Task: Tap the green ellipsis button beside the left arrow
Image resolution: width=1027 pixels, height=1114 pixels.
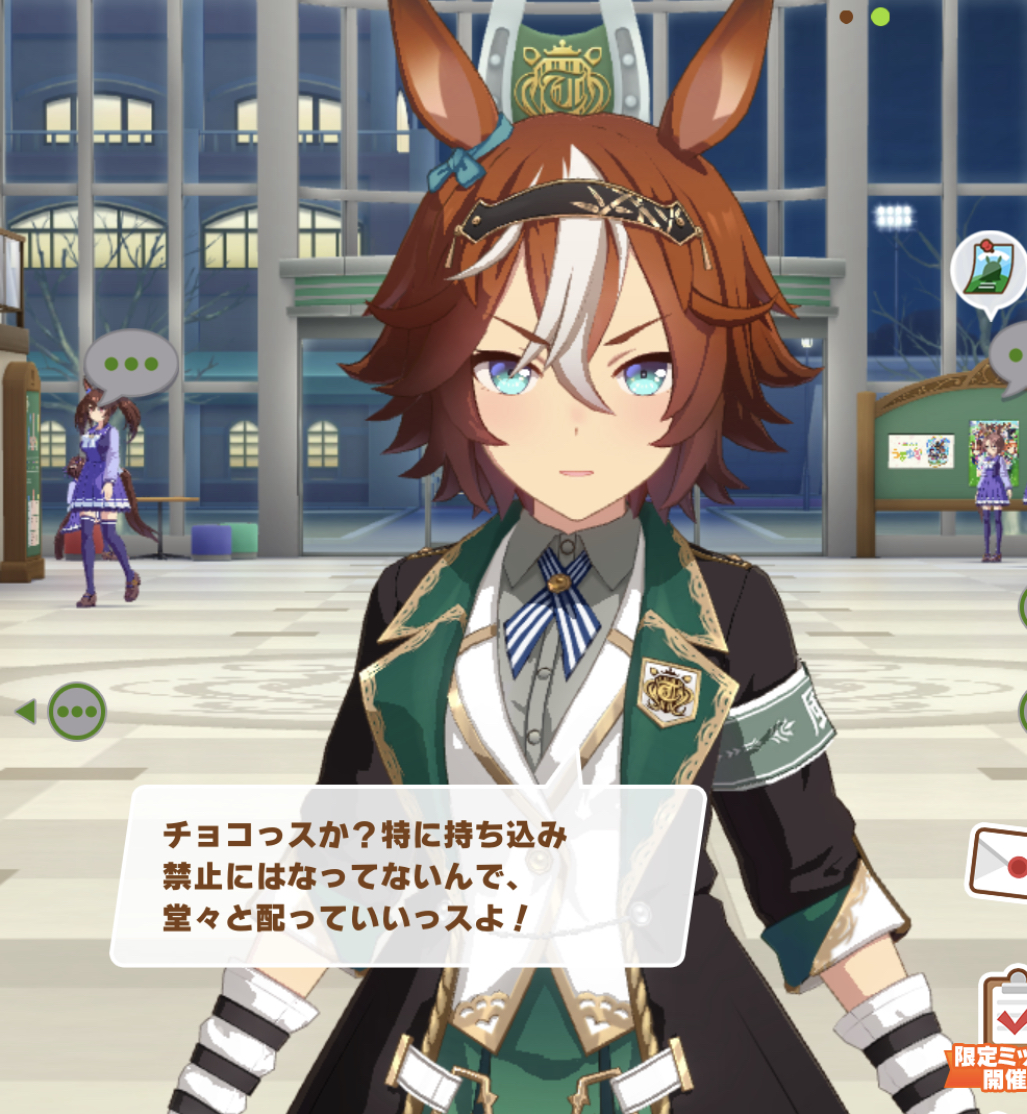Action: tap(77, 711)
